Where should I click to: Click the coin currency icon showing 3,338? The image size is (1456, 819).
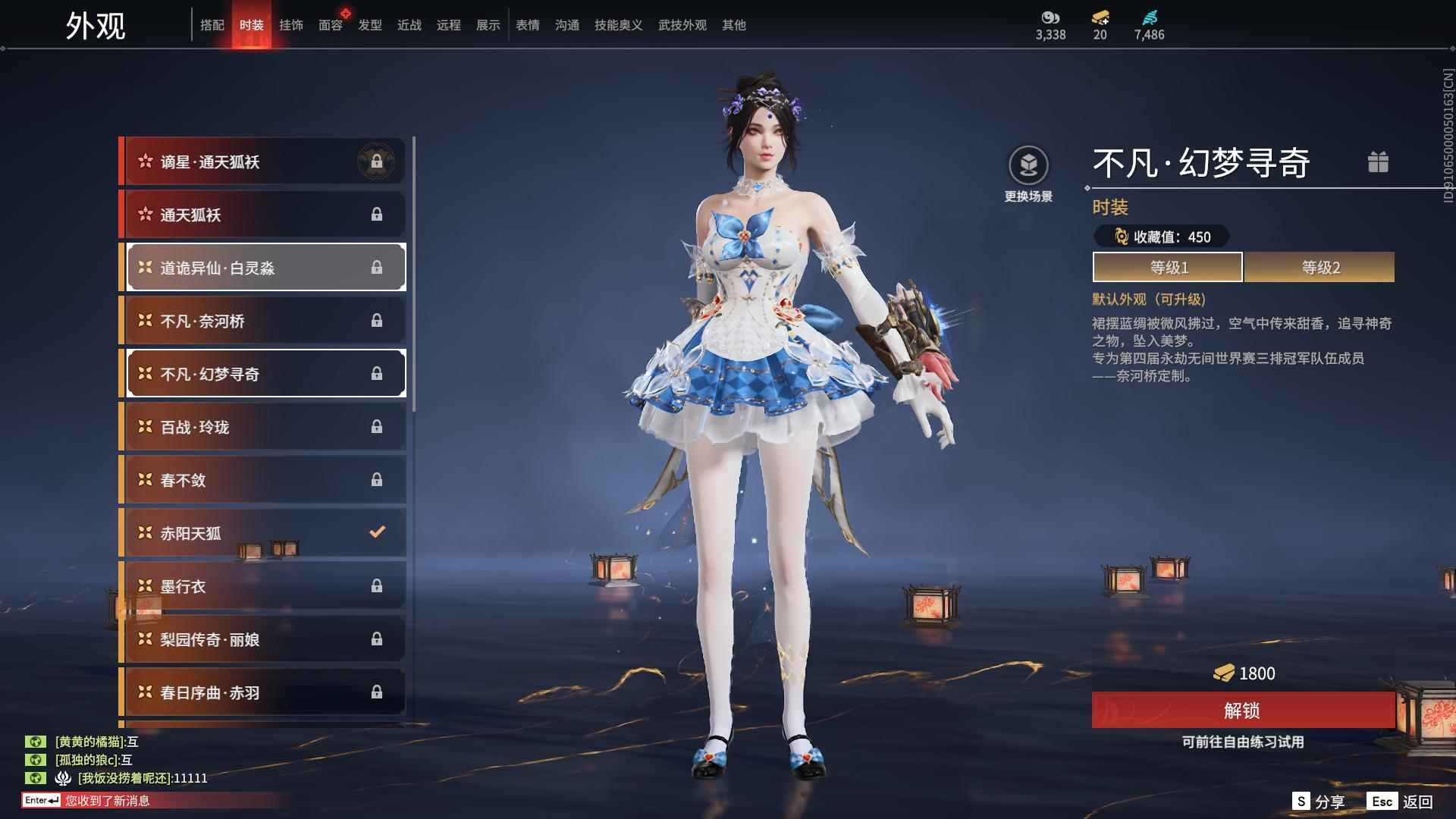[x=1050, y=15]
